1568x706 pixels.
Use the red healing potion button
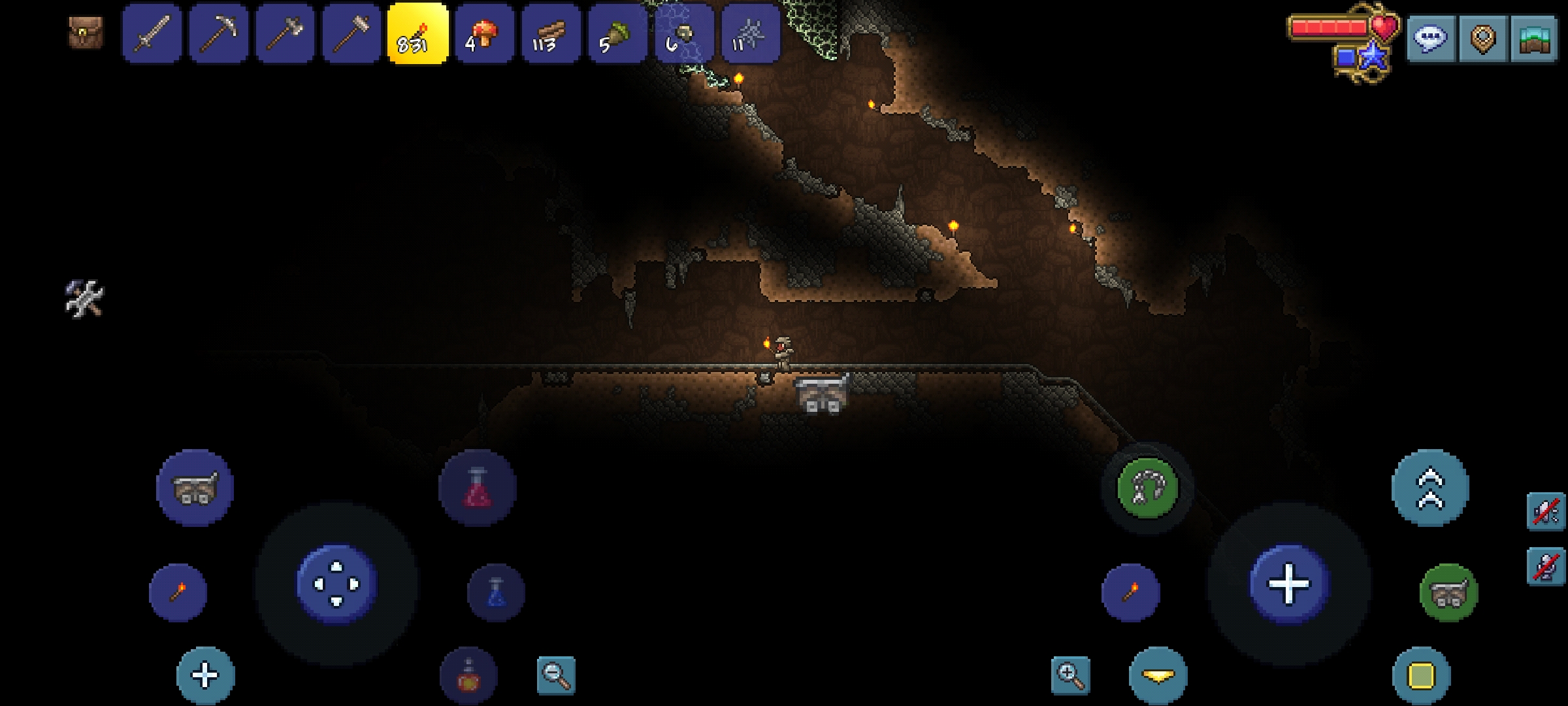coord(478,488)
